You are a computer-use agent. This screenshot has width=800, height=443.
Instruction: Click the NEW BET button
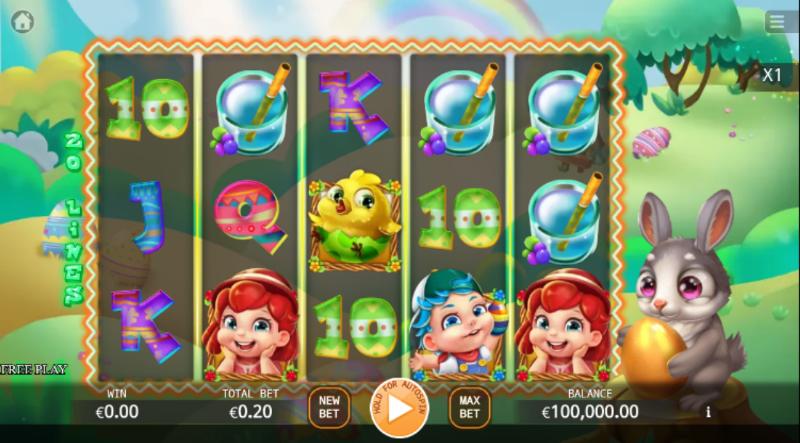tap(329, 405)
